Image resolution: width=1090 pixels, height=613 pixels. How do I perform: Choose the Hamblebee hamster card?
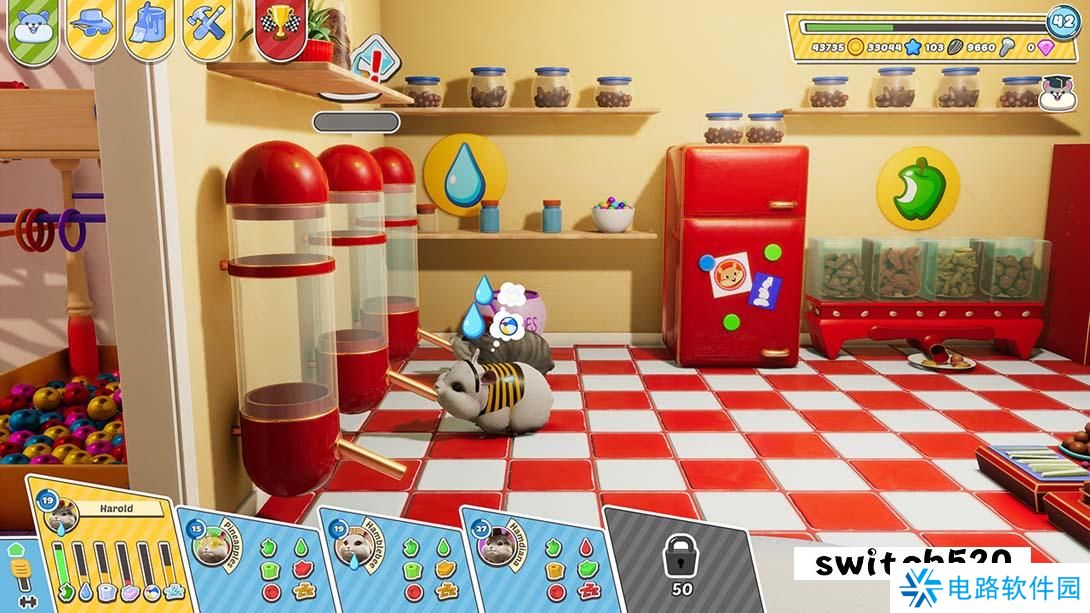coord(390,558)
